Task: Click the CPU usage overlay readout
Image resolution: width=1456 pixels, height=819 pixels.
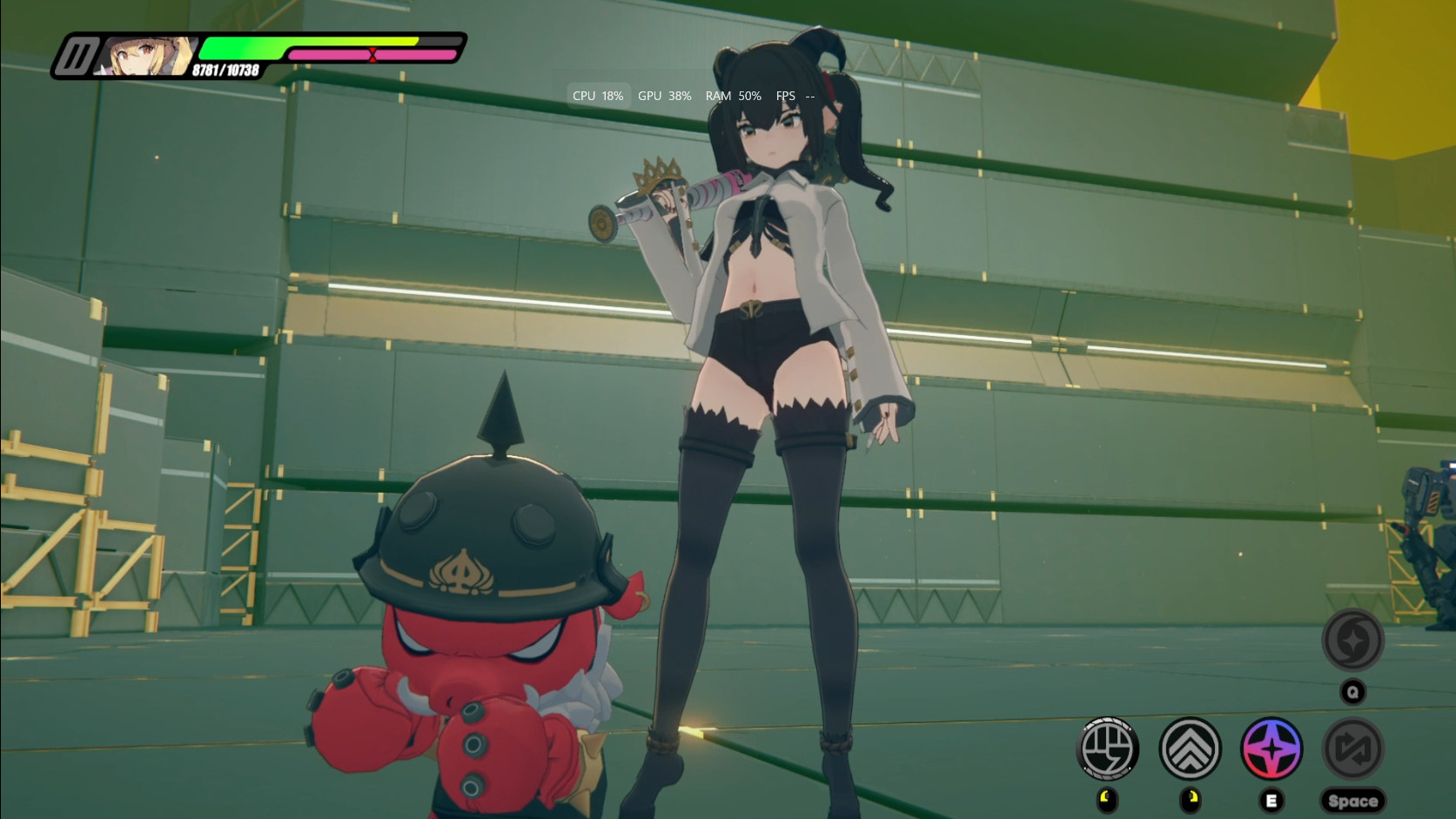Action: tap(598, 96)
